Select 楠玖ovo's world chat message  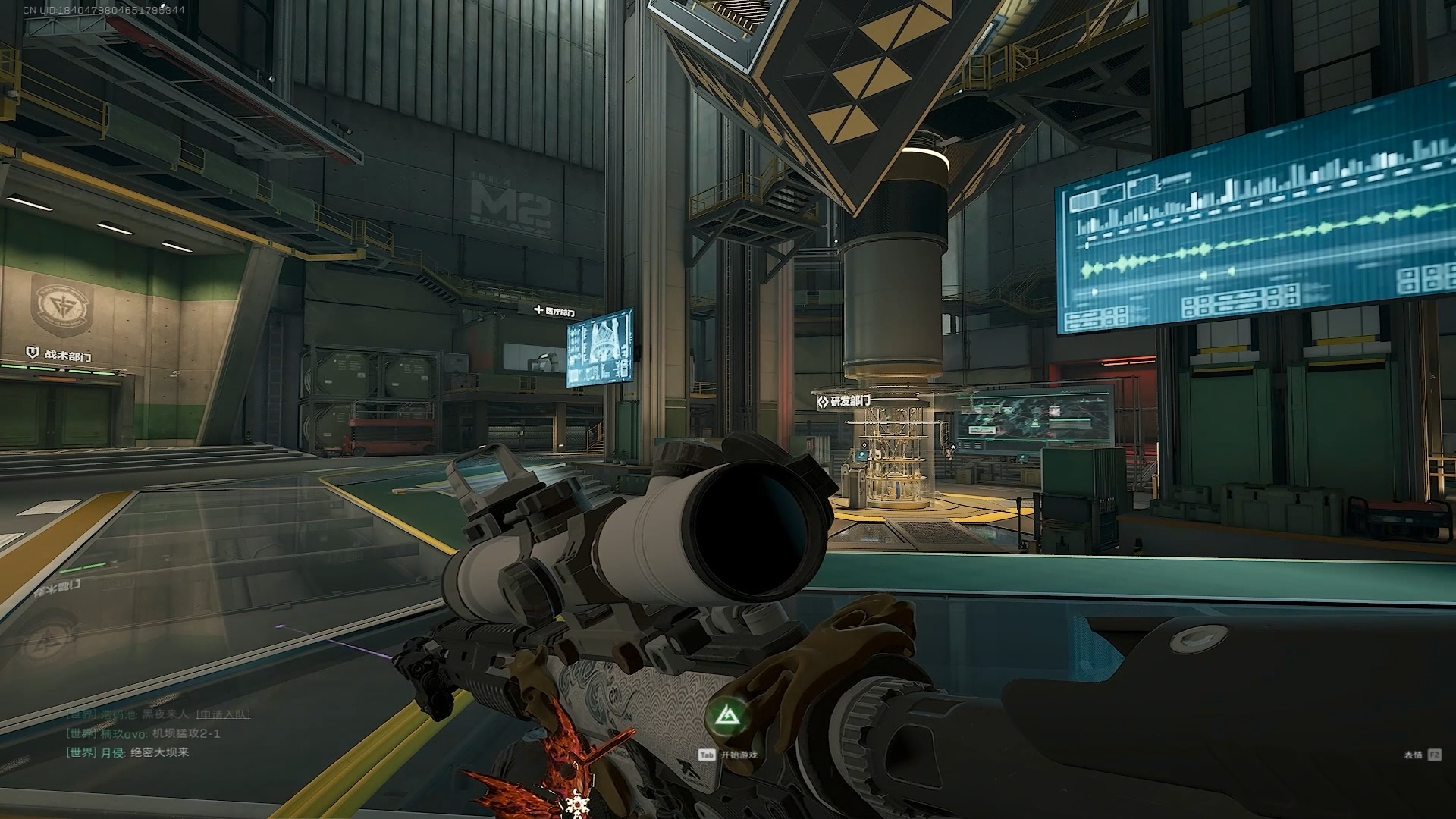(186, 733)
